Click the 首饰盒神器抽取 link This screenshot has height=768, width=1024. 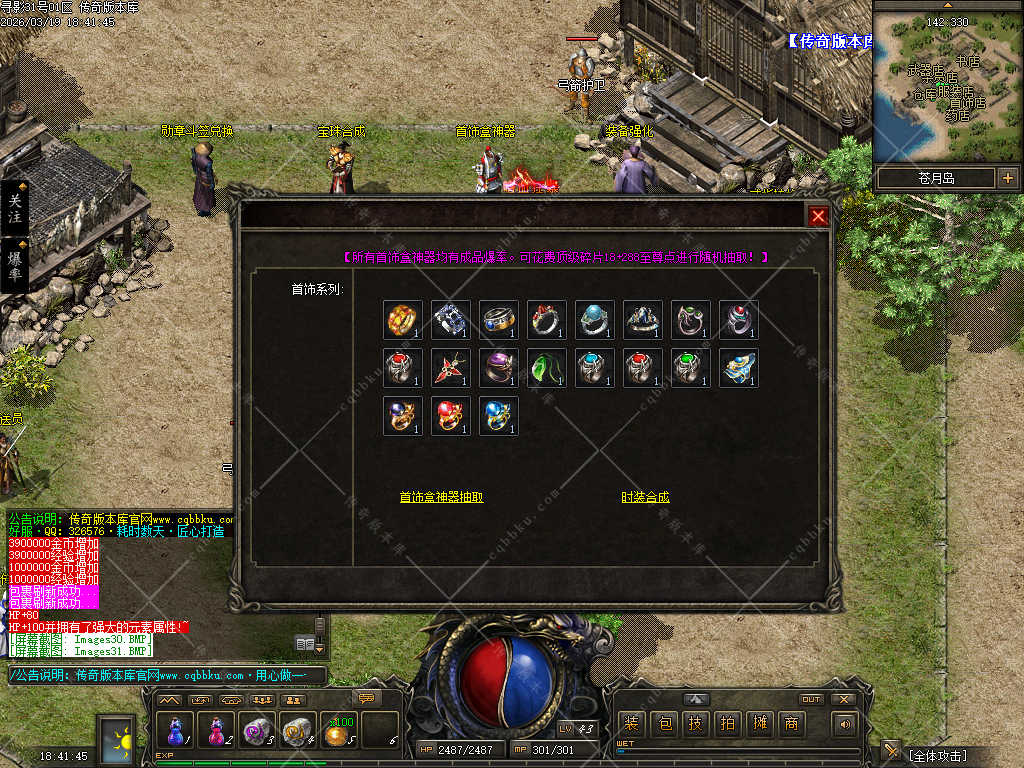pos(441,497)
